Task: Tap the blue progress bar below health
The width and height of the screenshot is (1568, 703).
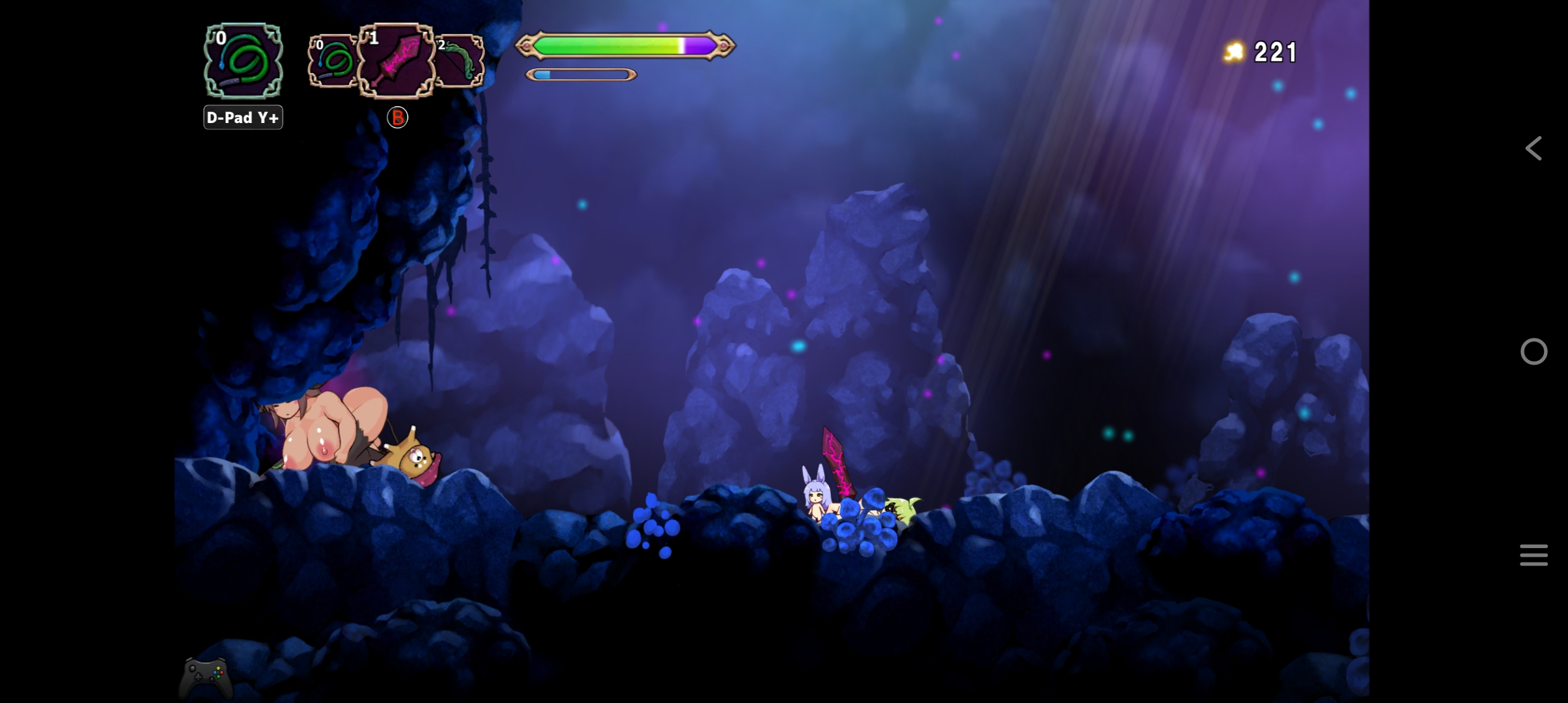Action: click(x=580, y=74)
